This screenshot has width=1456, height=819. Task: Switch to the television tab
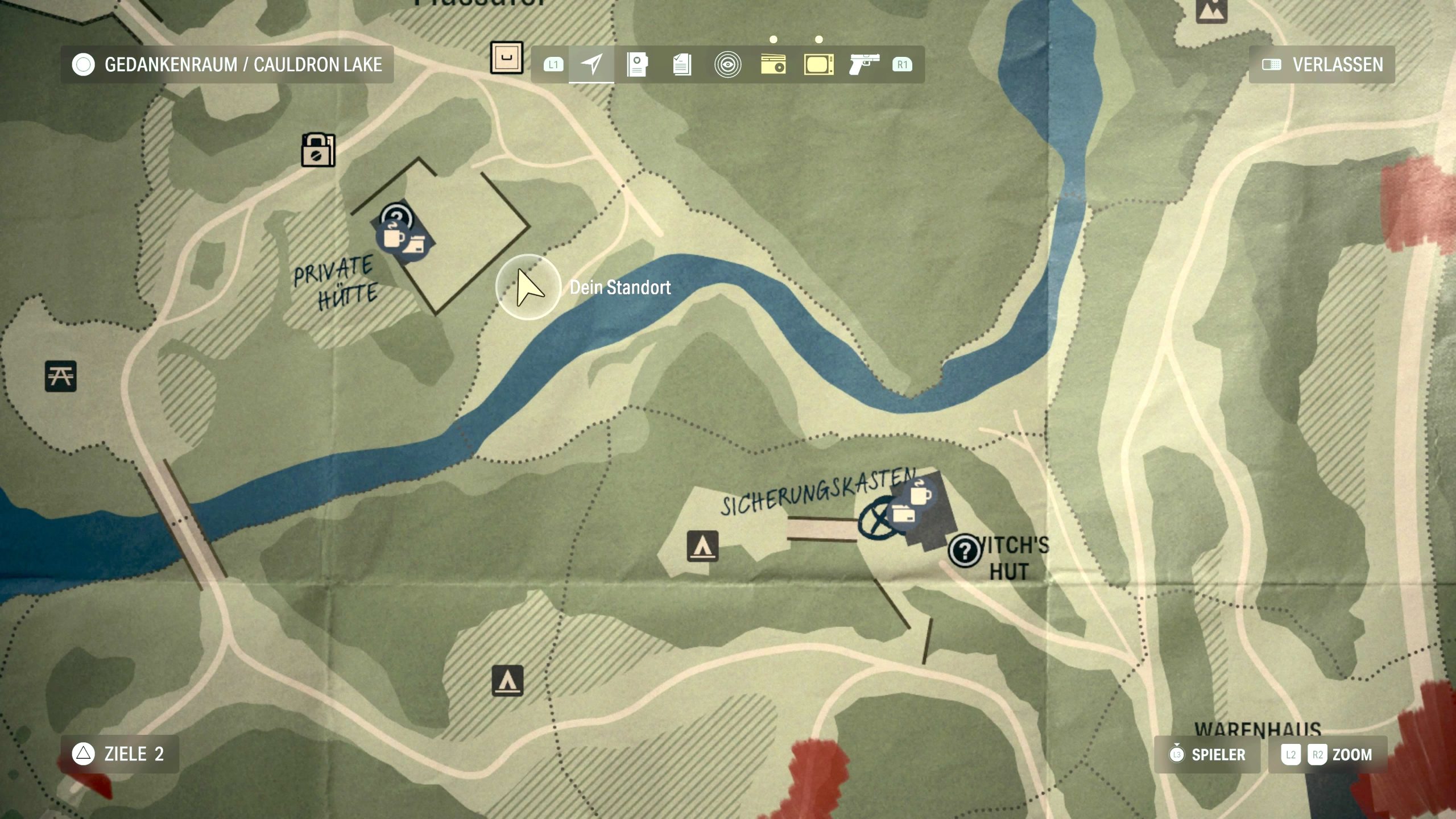pos(818,64)
